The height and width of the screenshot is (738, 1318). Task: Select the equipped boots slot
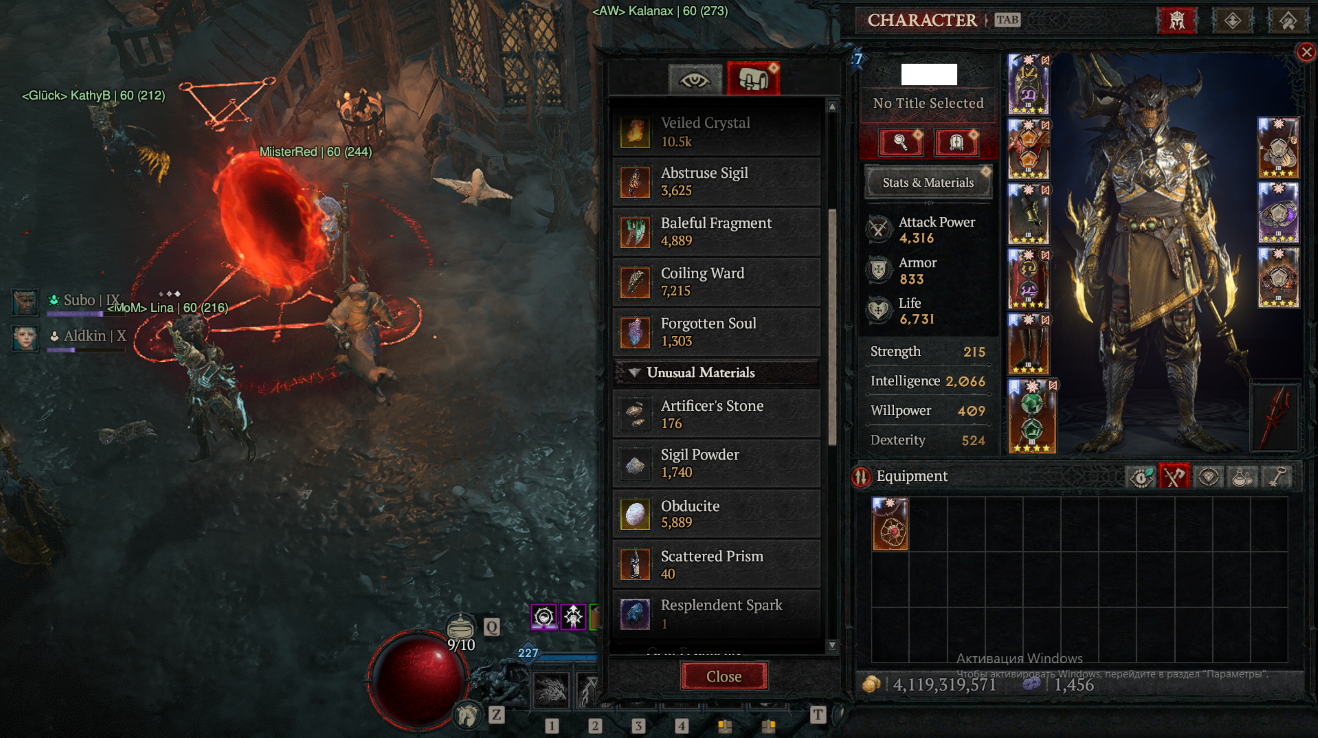coord(1028,344)
